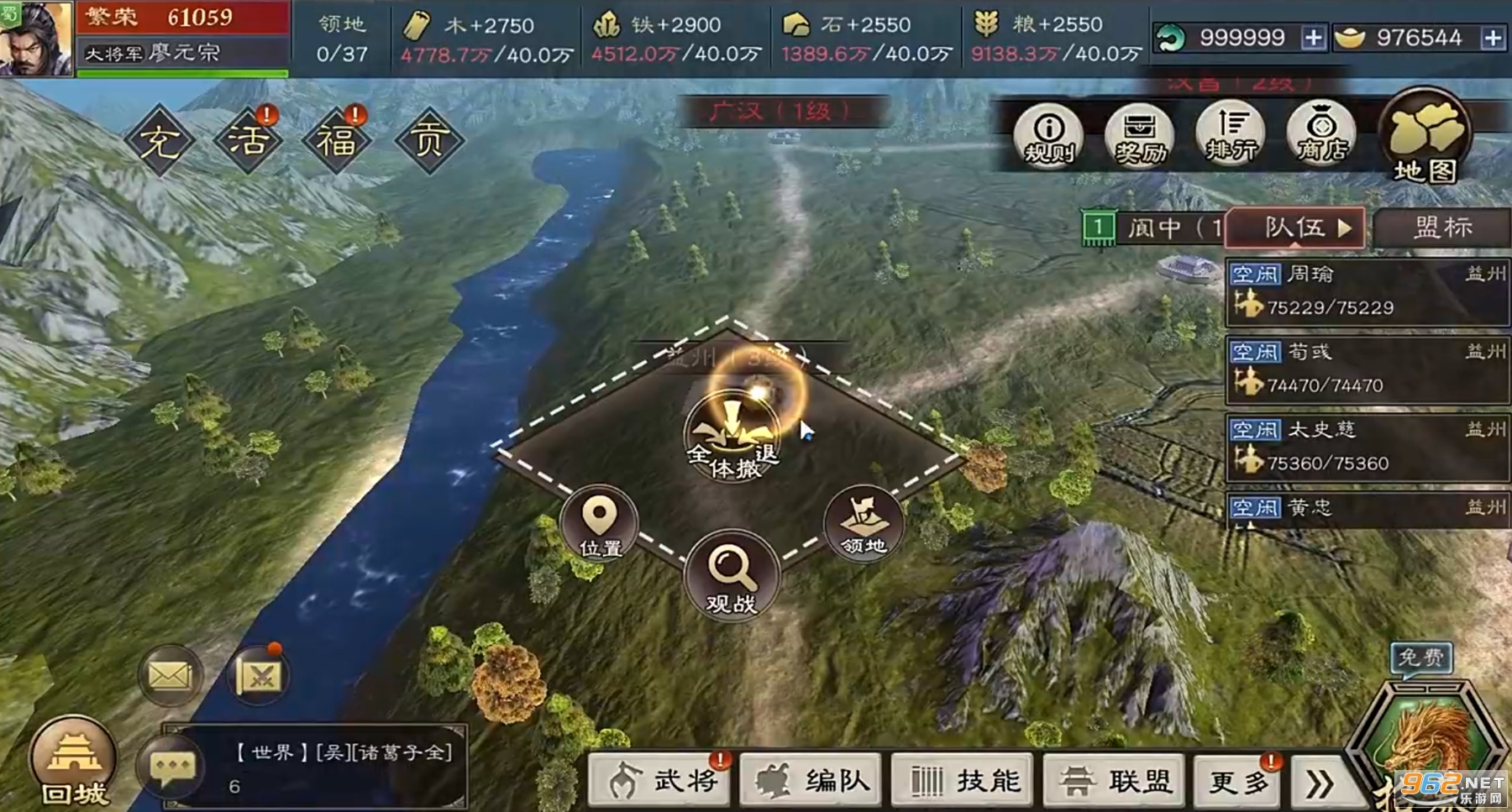The width and height of the screenshot is (1512, 812).
Task: Switch to the 盟标 alliance marker tab
Action: tap(1442, 228)
